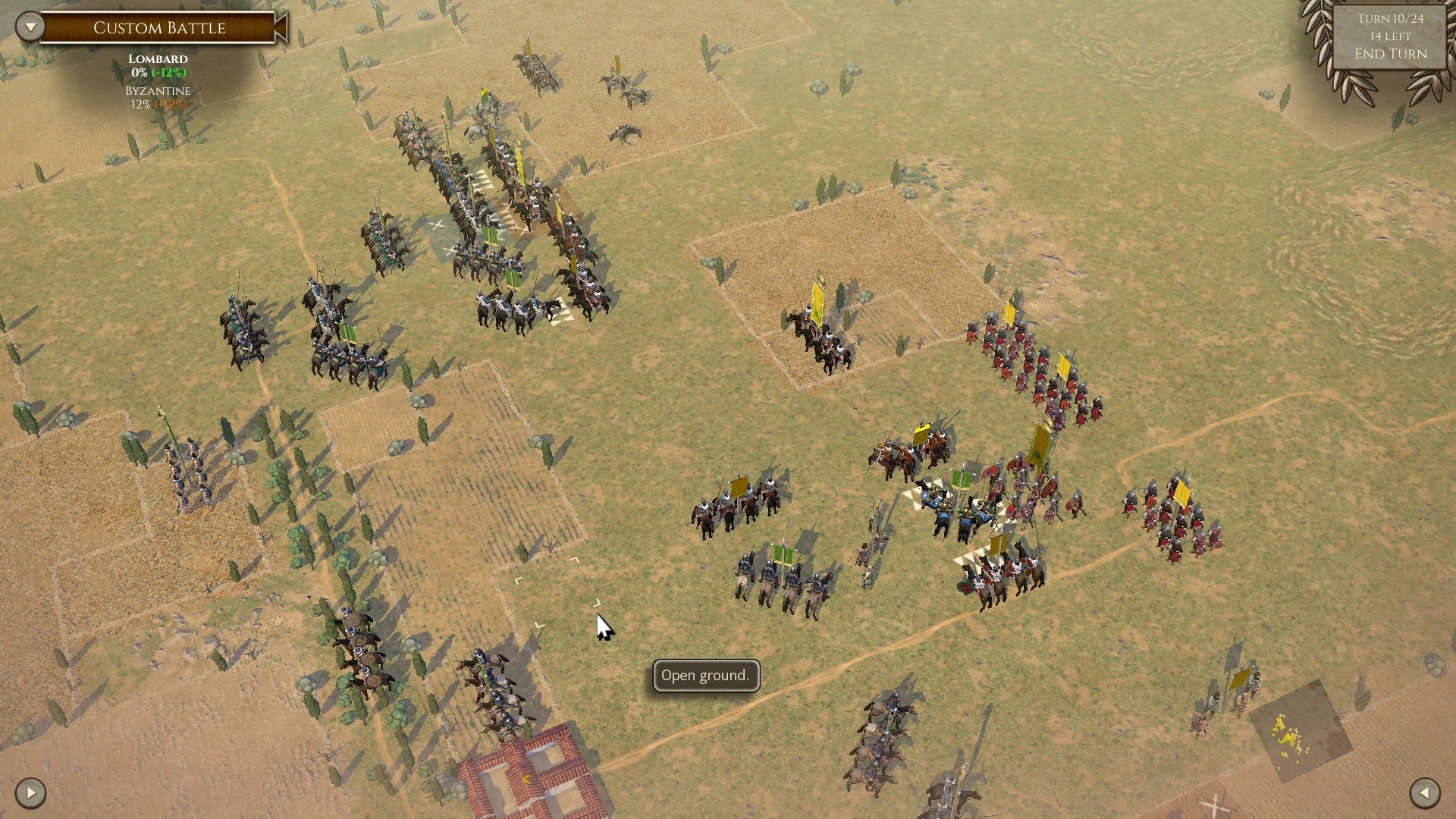The image size is (1456, 819).
Task: Click the Turn 10/24 counter text
Action: (1390, 20)
